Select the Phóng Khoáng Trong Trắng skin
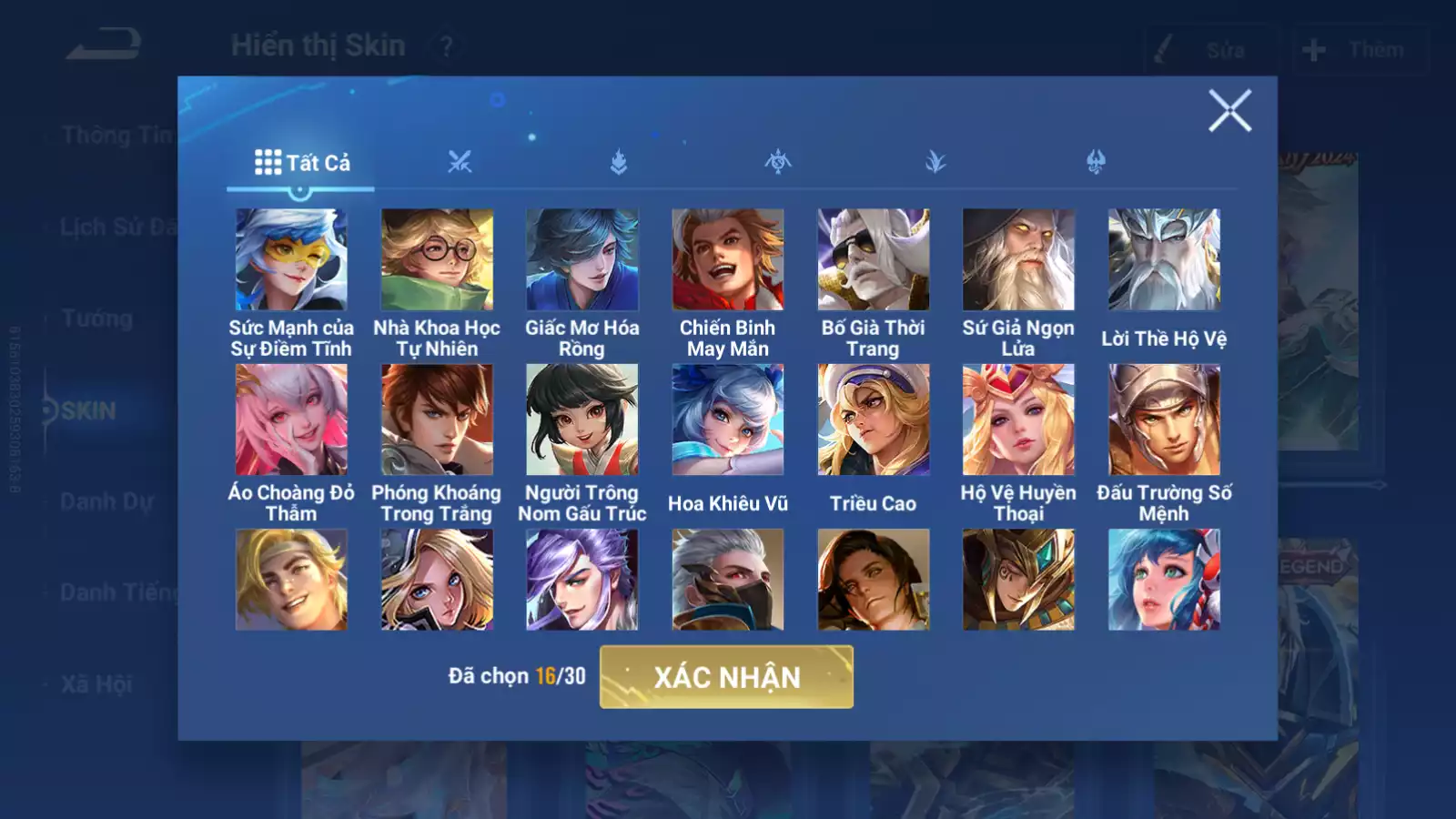Screen dimensions: 1456x819 (437, 420)
